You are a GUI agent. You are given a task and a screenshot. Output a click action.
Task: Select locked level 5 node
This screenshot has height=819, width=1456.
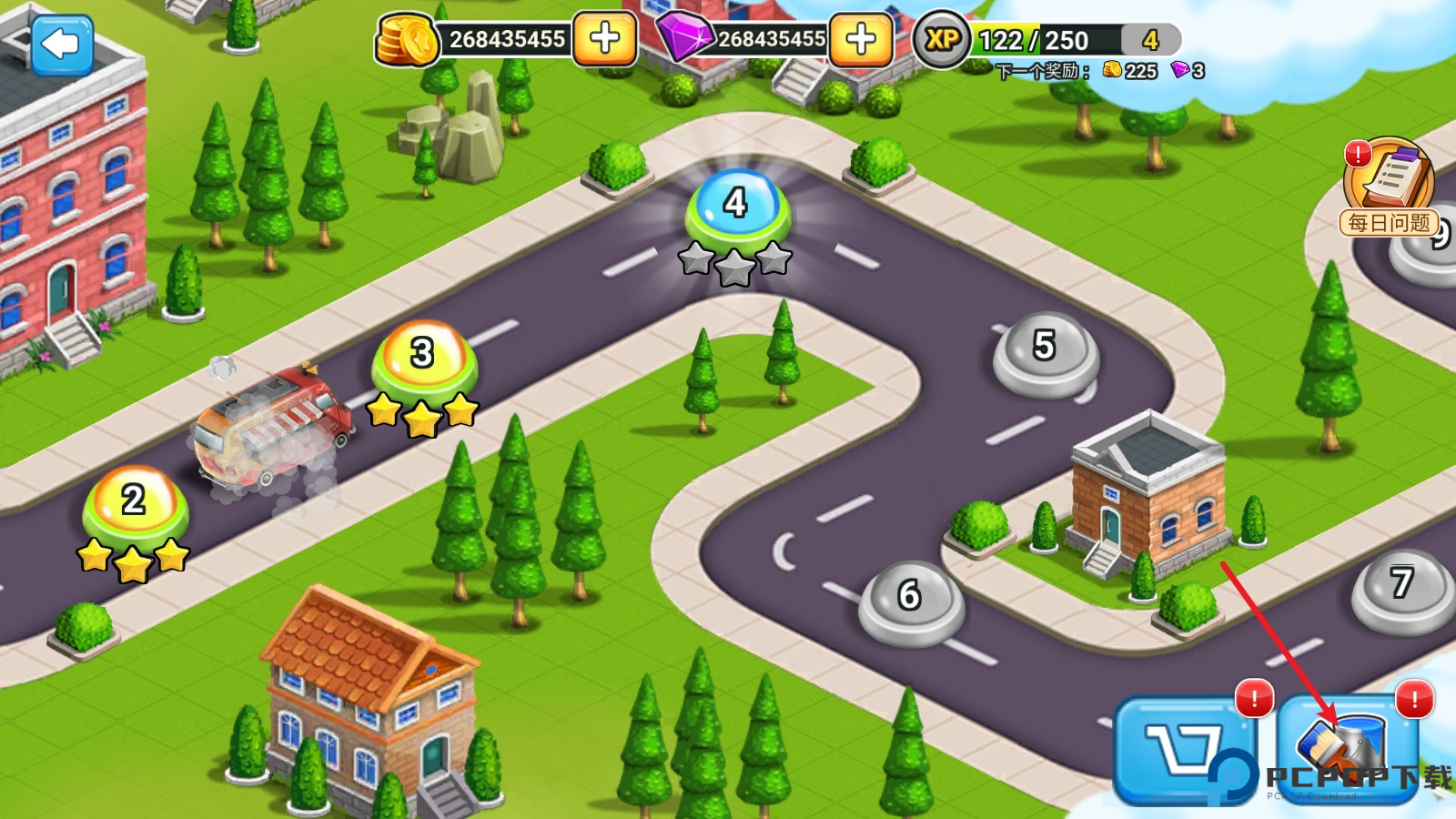pos(1045,349)
